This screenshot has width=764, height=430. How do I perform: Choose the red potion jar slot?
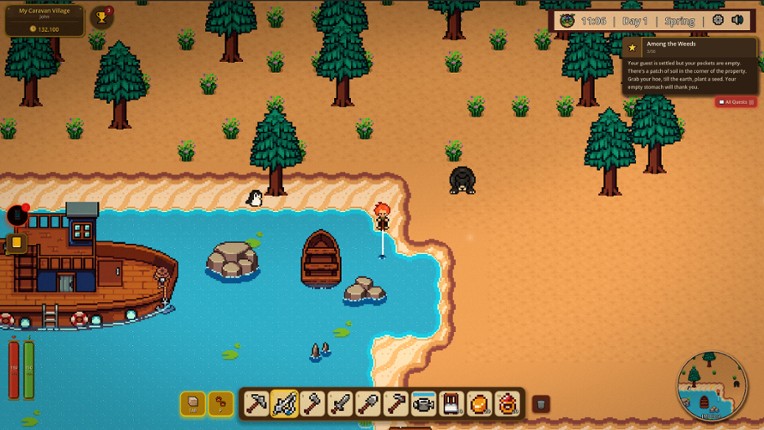pyautogui.click(x=508, y=403)
